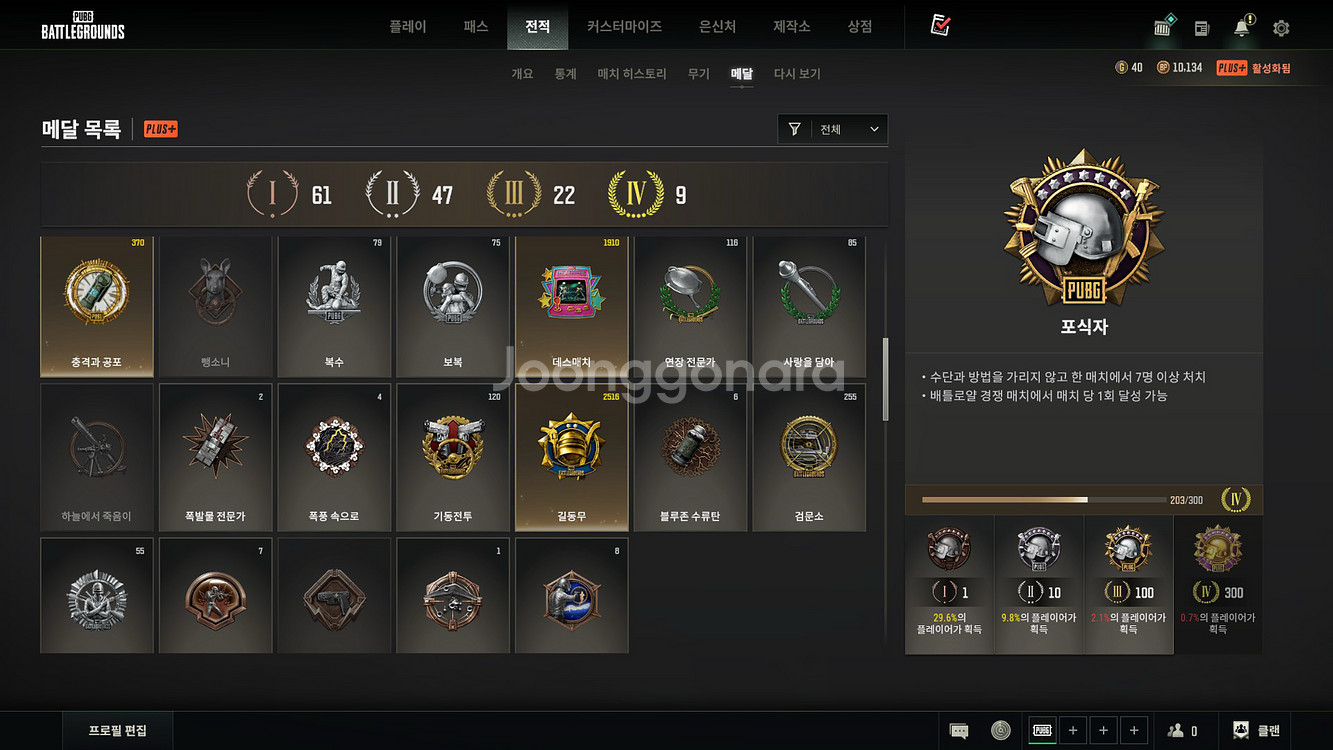Switch to the 무기 tab

coord(699,74)
